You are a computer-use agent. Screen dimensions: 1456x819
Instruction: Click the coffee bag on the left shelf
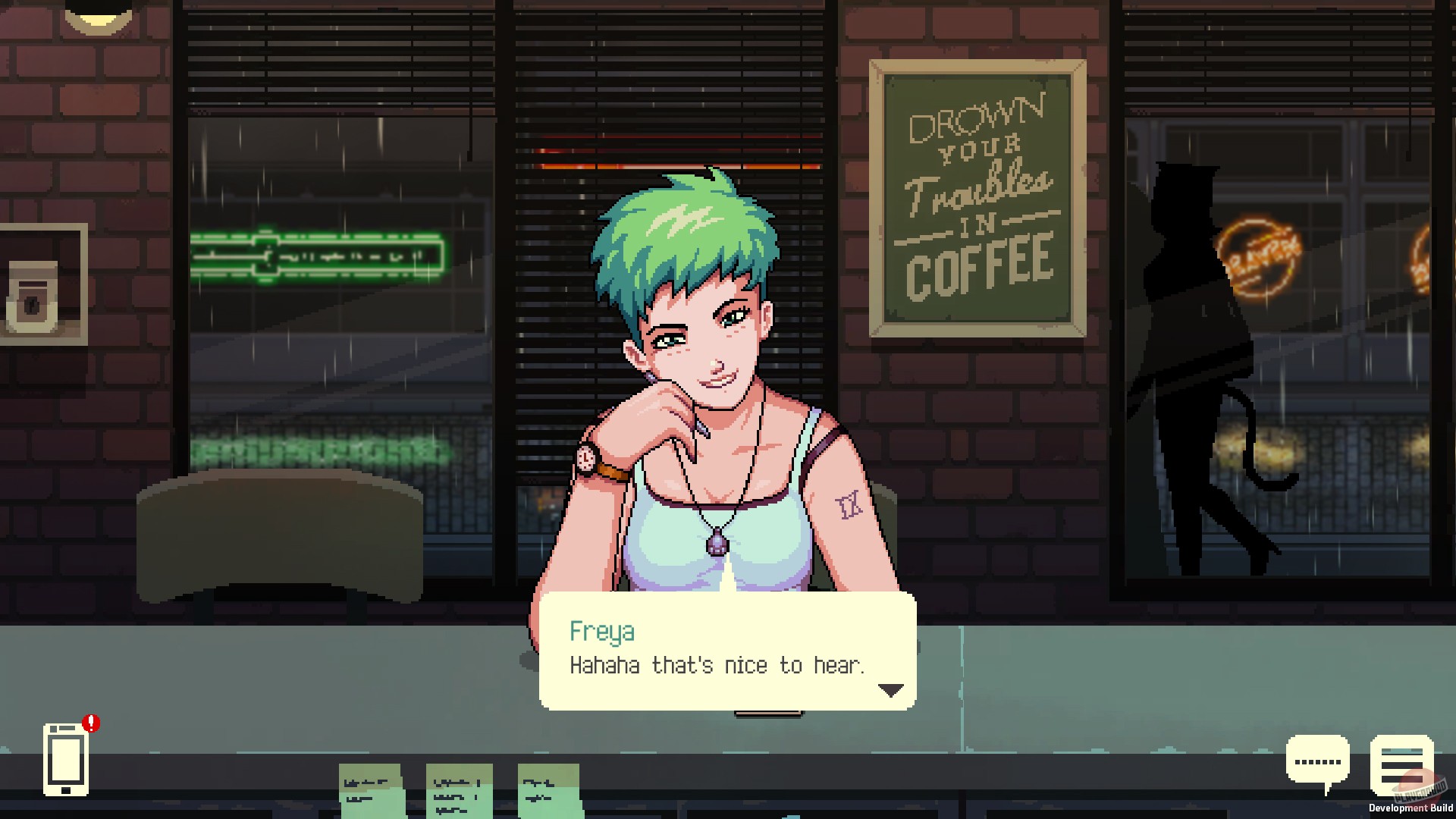click(x=32, y=300)
